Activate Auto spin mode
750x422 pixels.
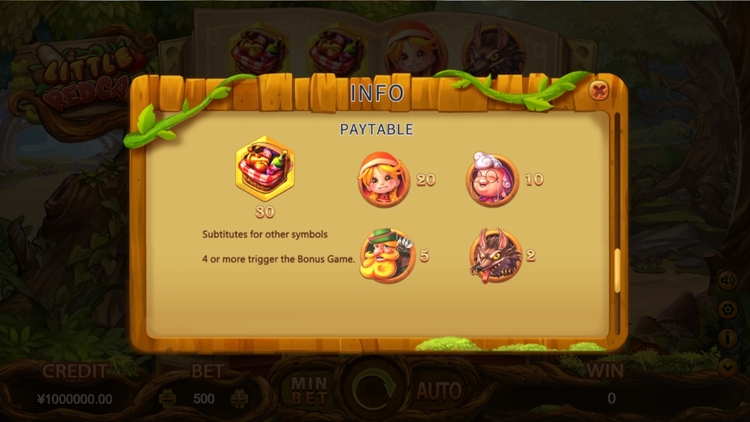438,390
